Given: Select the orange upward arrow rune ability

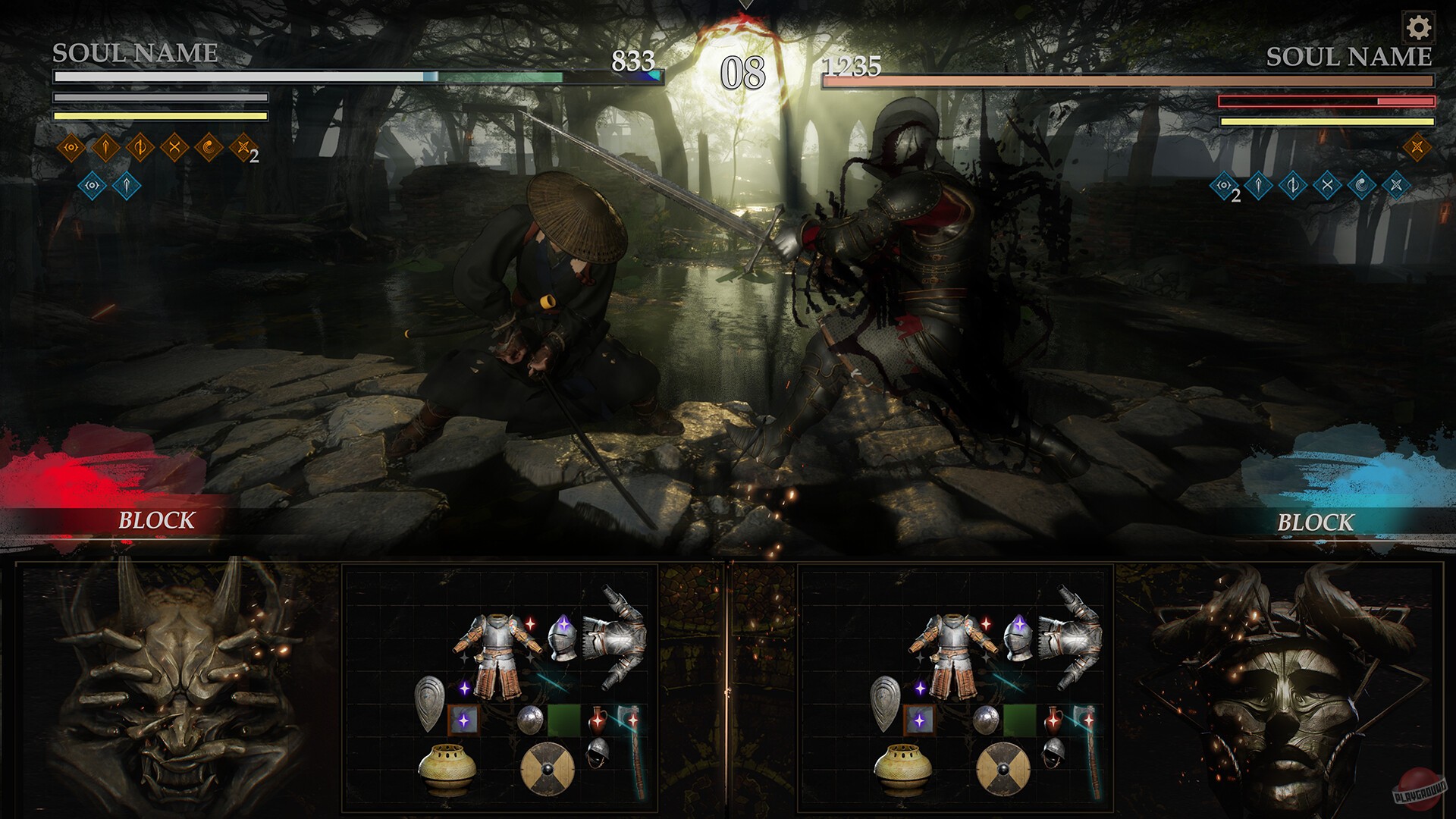Looking at the screenshot, I should pos(105,148).
